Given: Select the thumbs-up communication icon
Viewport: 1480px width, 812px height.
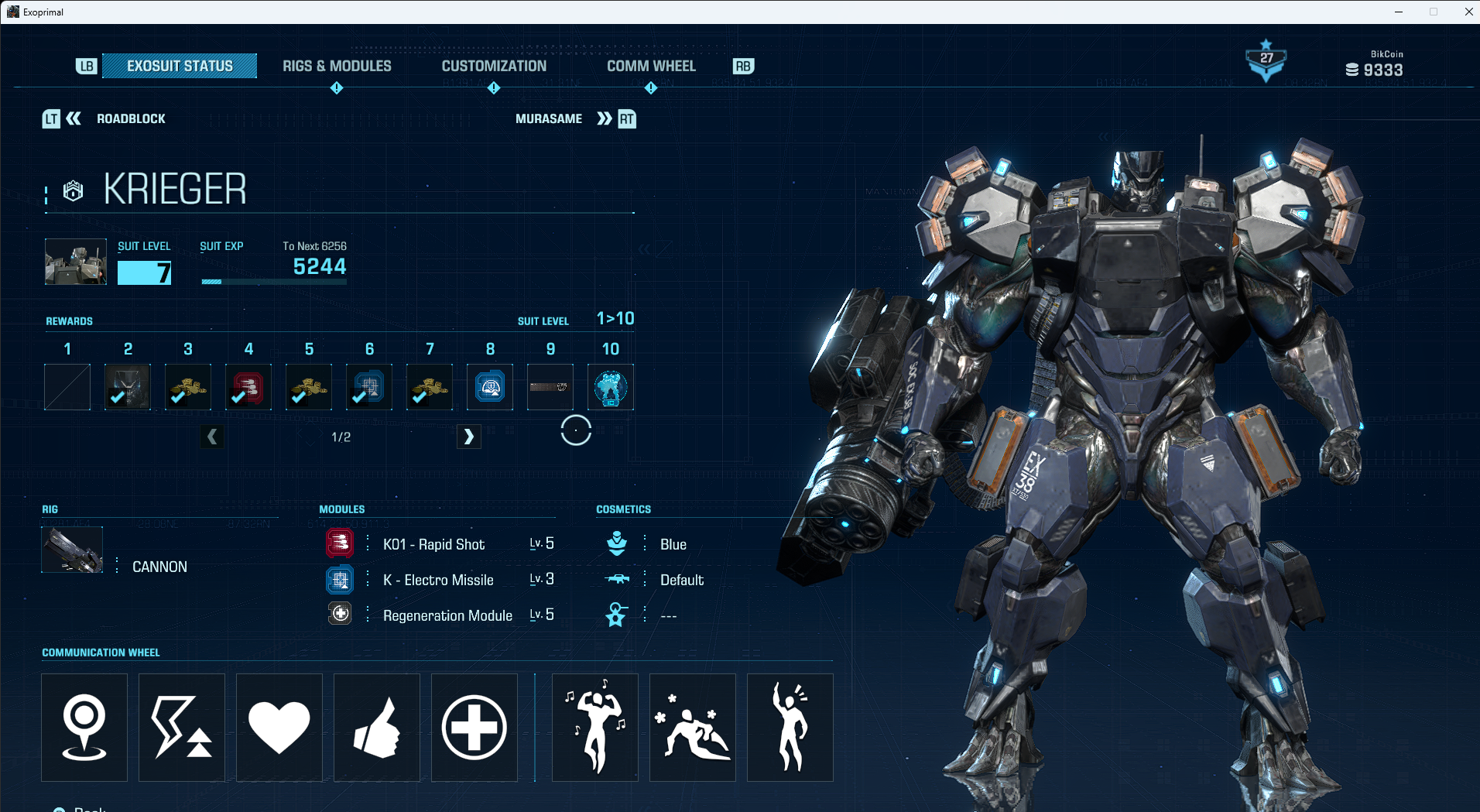Looking at the screenshot, I should [x=376, y=727].
